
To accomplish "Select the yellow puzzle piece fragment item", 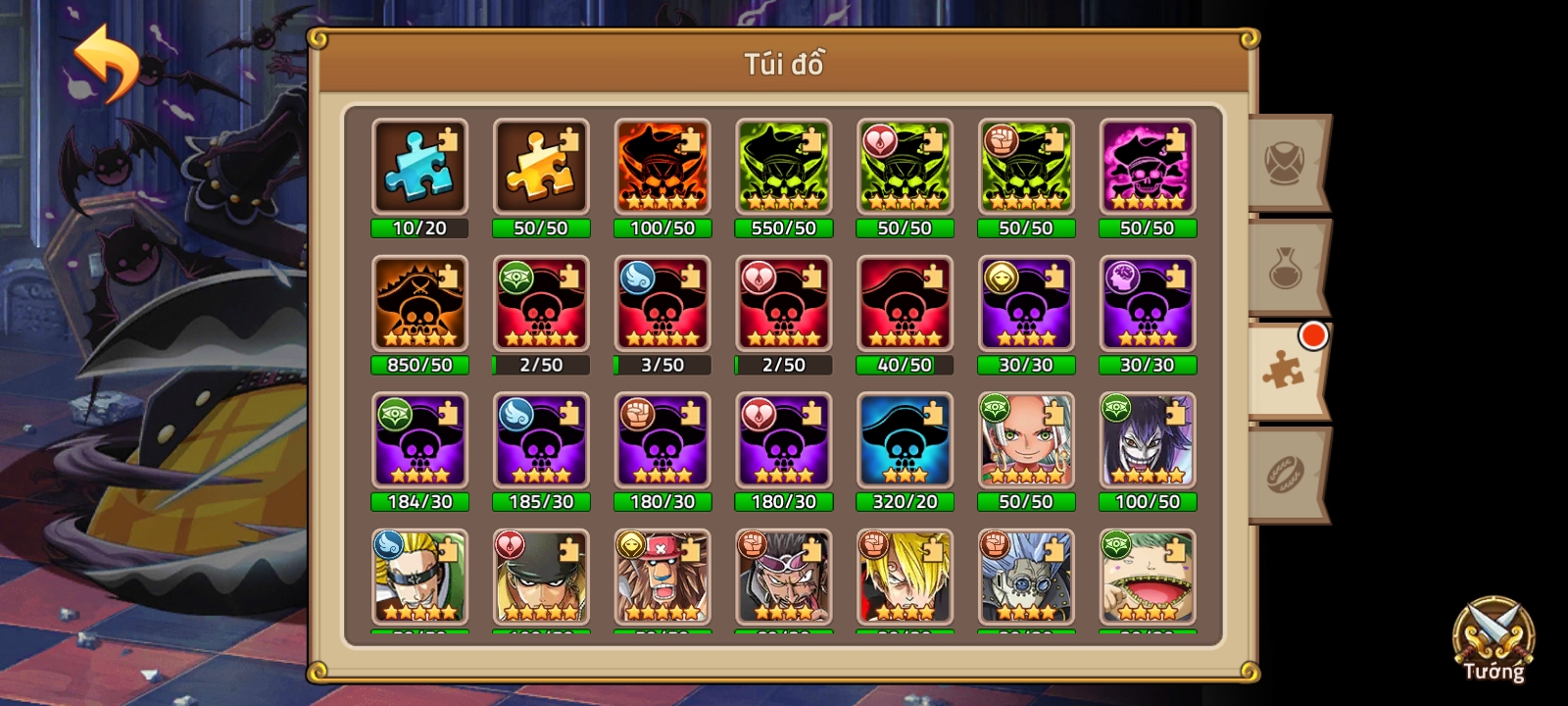I will pyautogui.click(x=541, y=167).
